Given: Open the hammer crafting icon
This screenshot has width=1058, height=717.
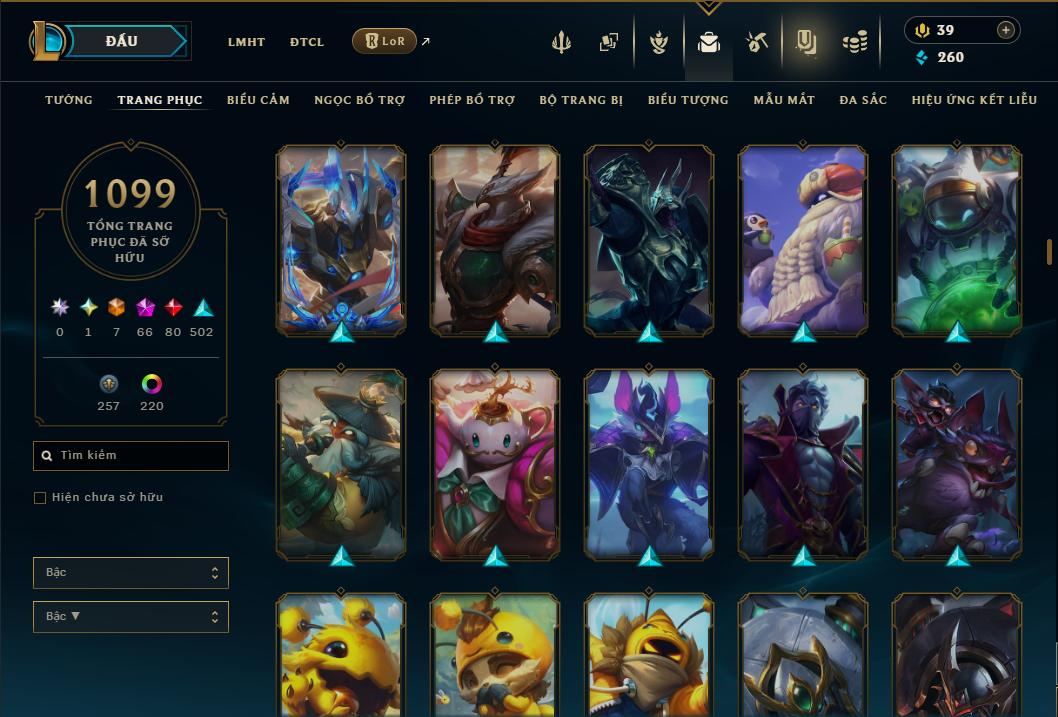Looking at the screenshot, I should tap(757, 42).
